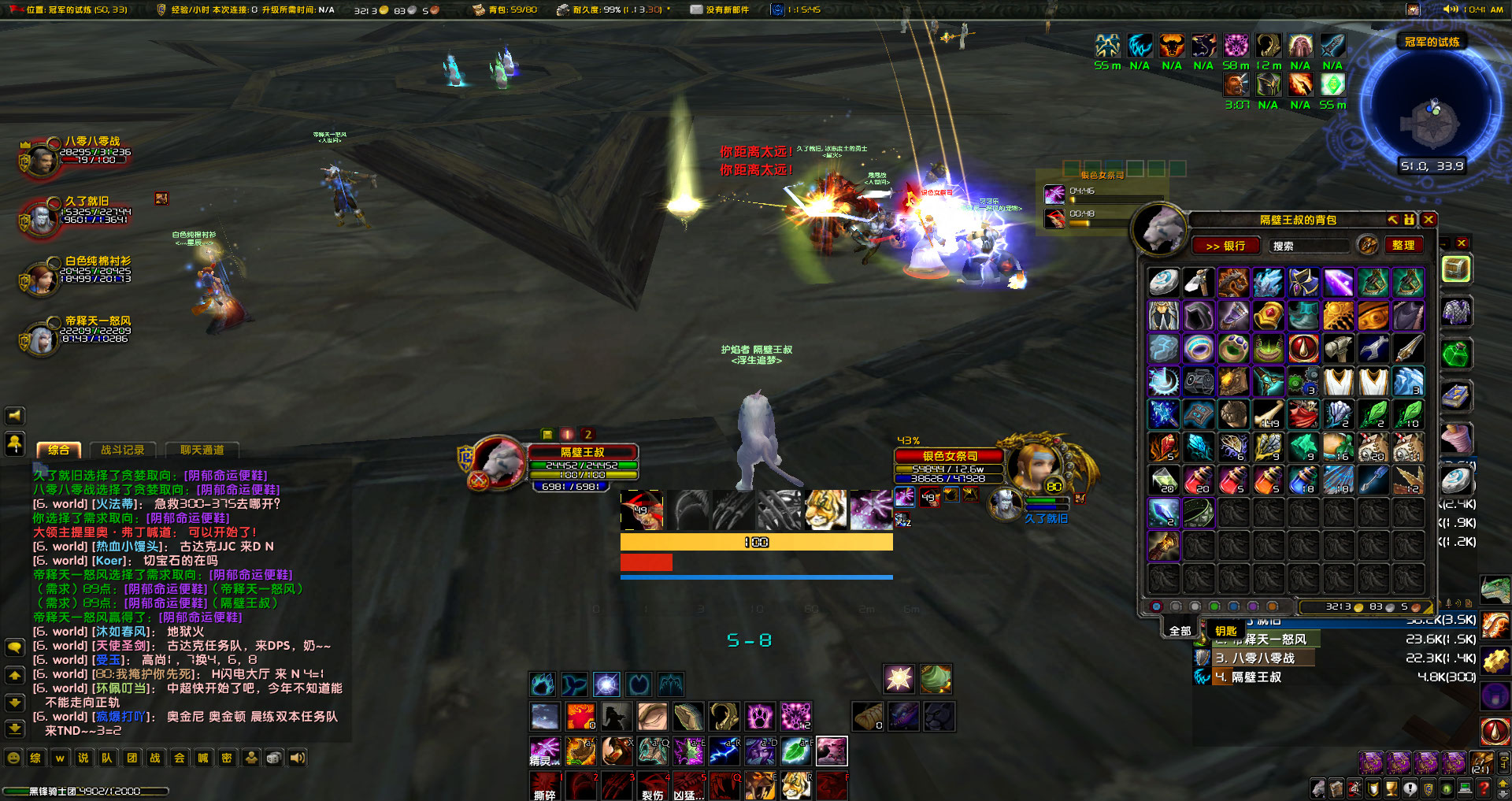This screenshot has height=801, width=1512.
Task: Collapse the bag using the arrow icon in its titlebar
Action: click(1392, 220)
